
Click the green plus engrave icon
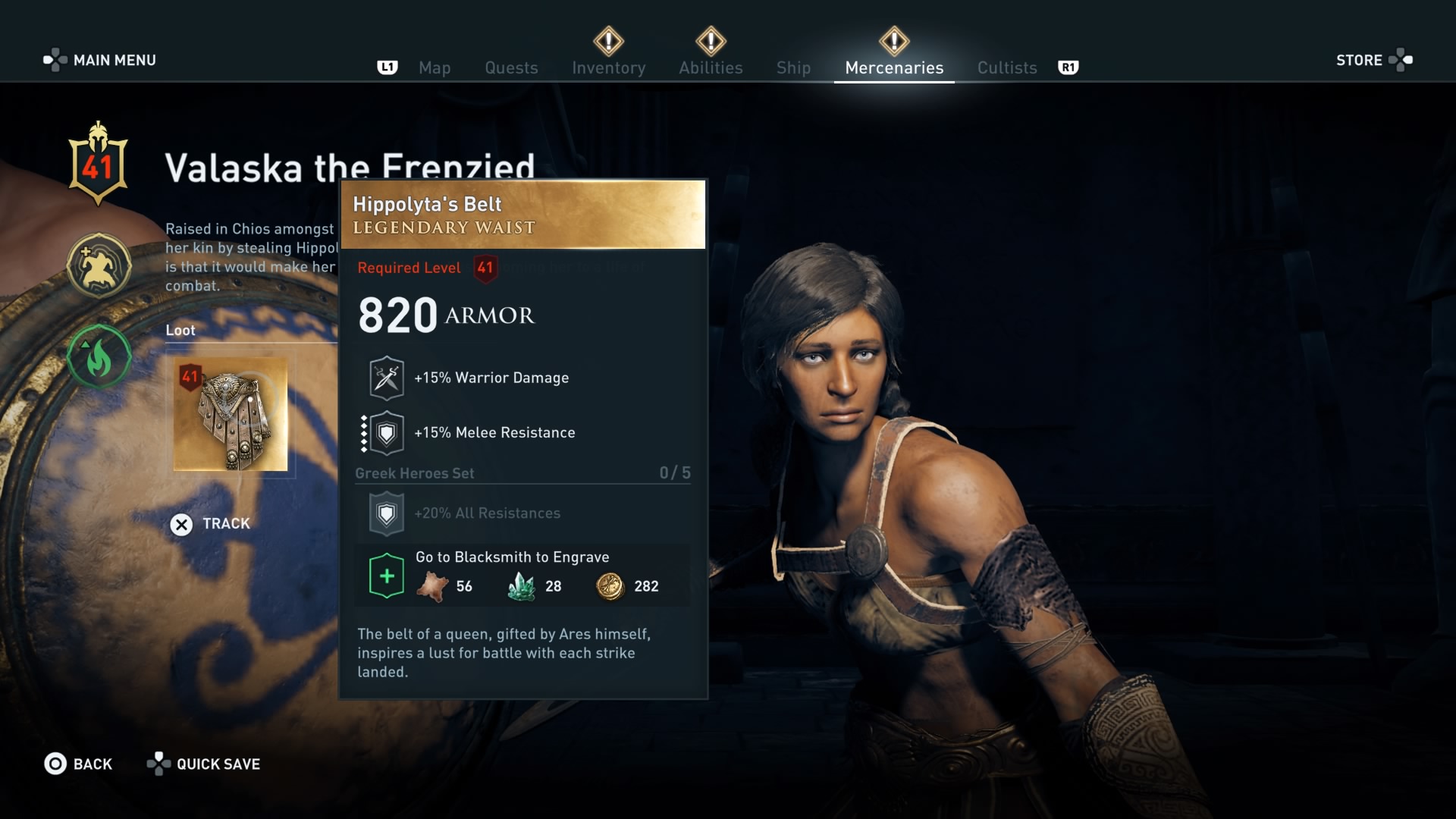[x=386, y=575]
